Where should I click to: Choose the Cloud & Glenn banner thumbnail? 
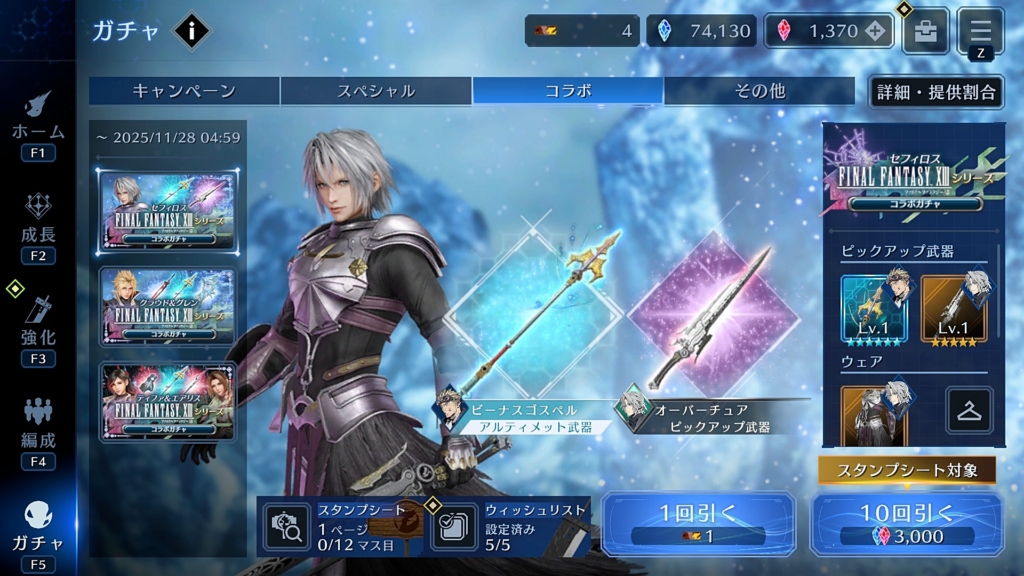tap(167, 307)
